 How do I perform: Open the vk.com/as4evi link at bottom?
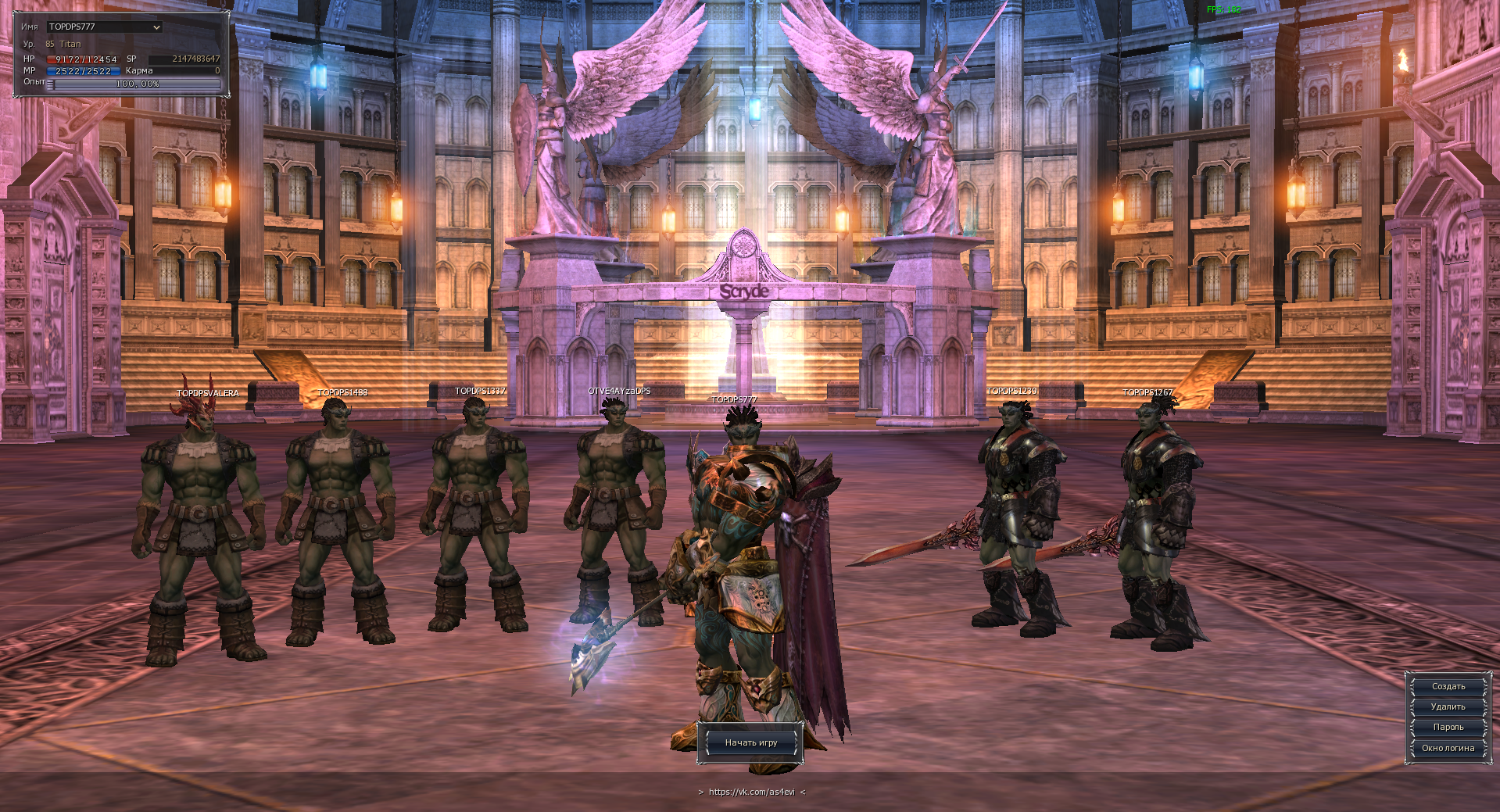[751, 792]
